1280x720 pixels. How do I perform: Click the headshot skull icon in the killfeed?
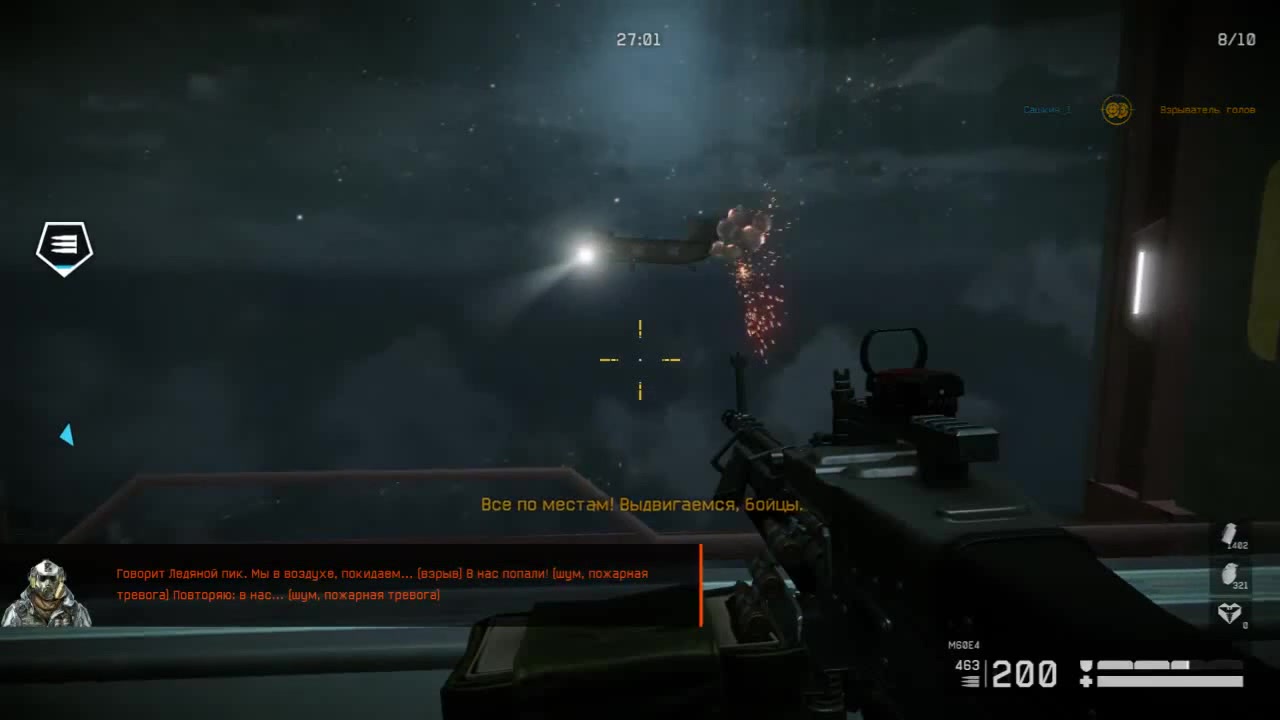pyautogui.click(x=1116, y=111)
